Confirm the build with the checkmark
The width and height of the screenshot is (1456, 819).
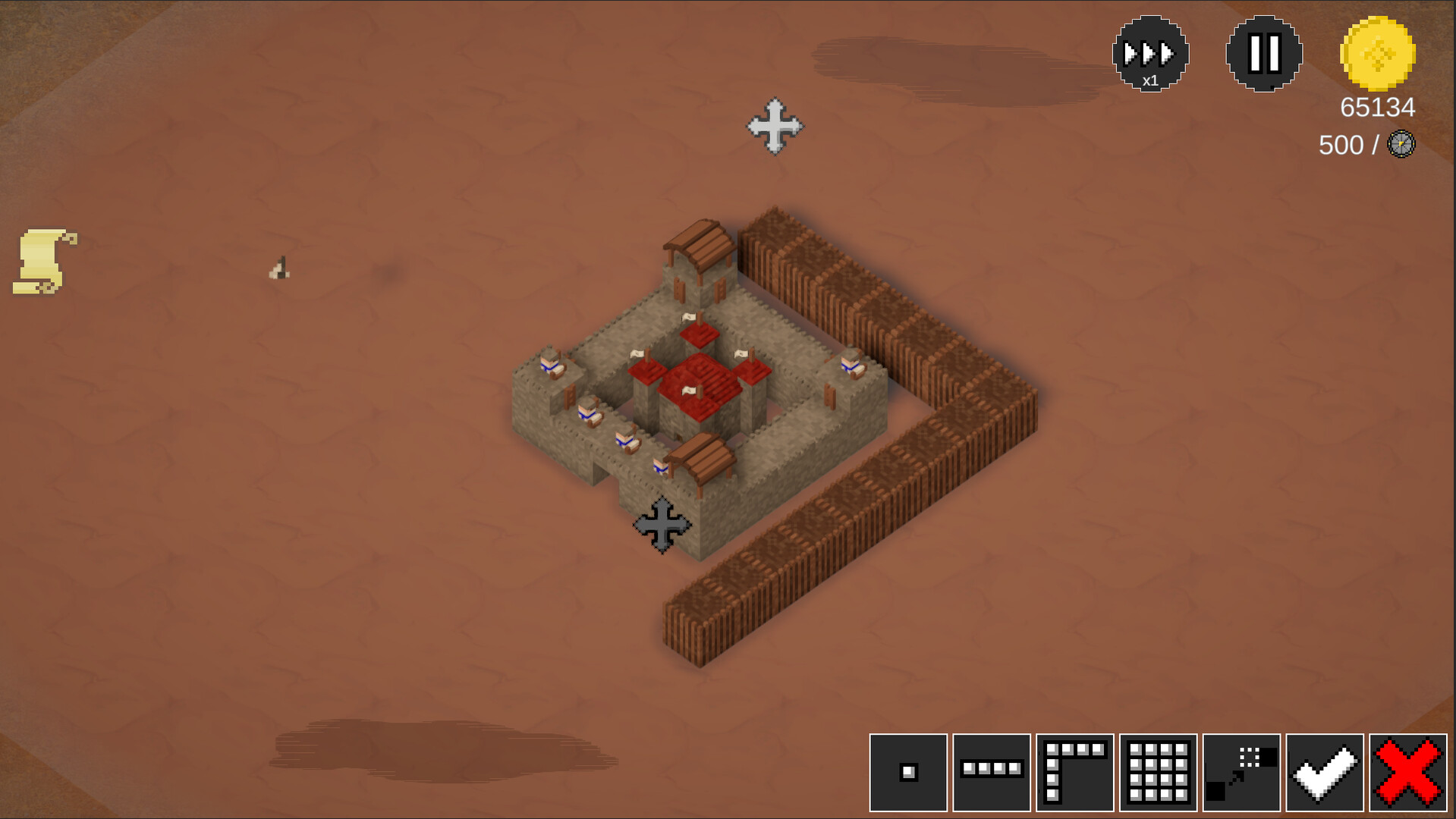[x=1327, y=773]
